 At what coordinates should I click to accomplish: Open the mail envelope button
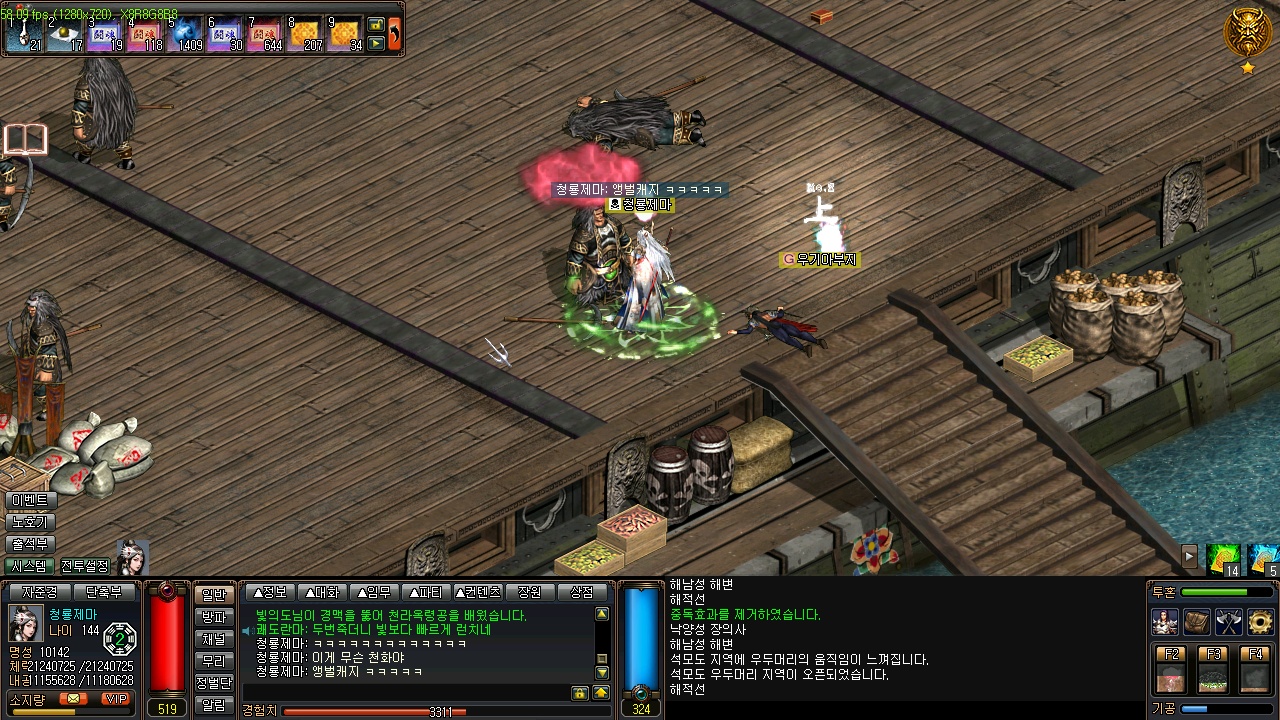73,698
